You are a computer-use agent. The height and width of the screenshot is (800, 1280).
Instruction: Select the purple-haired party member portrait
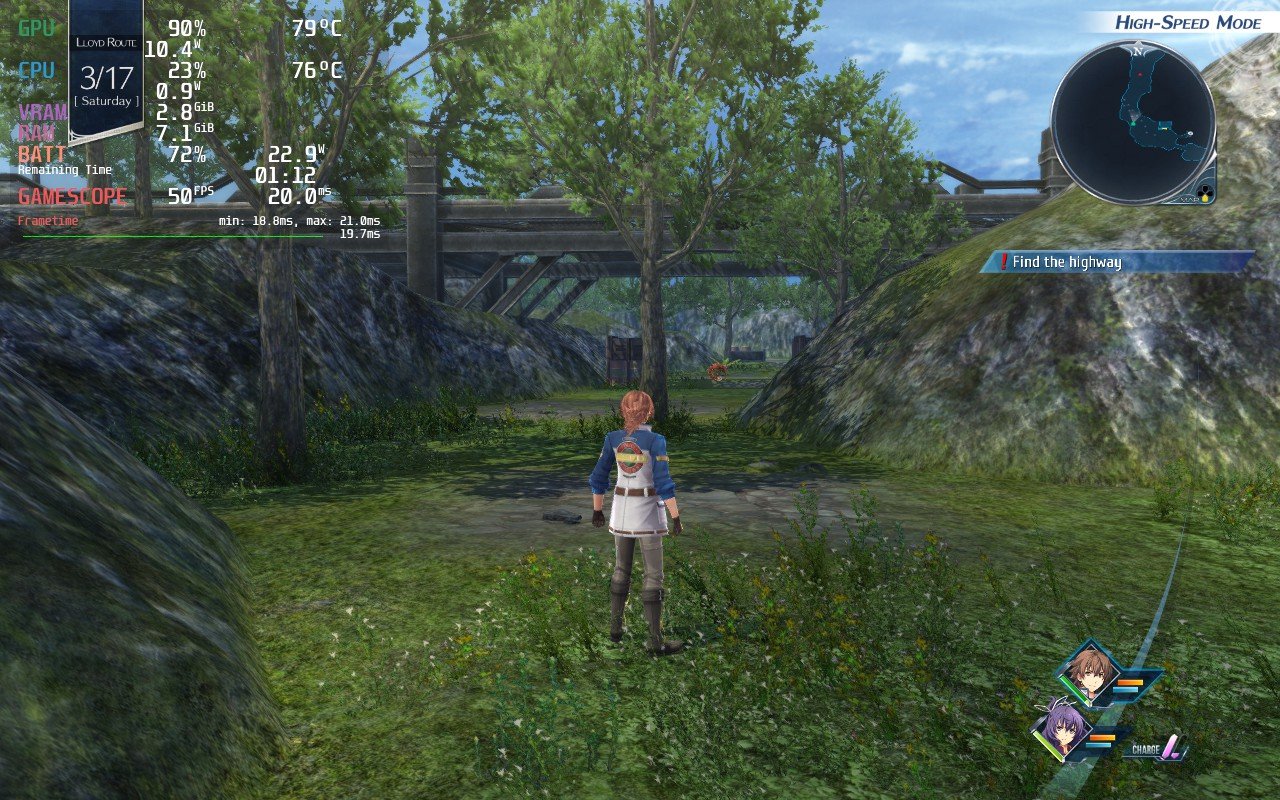(x=1064, y=732)
